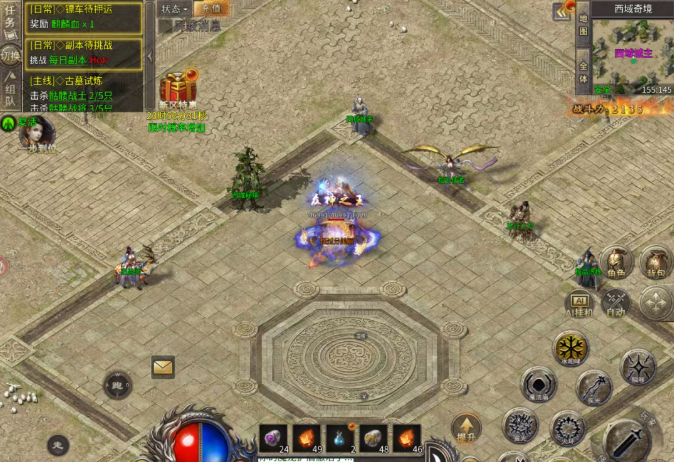
Task: Toggle 自动 auto-combat crossed swords
Action: pyautogui.click(x=617, y=302)
